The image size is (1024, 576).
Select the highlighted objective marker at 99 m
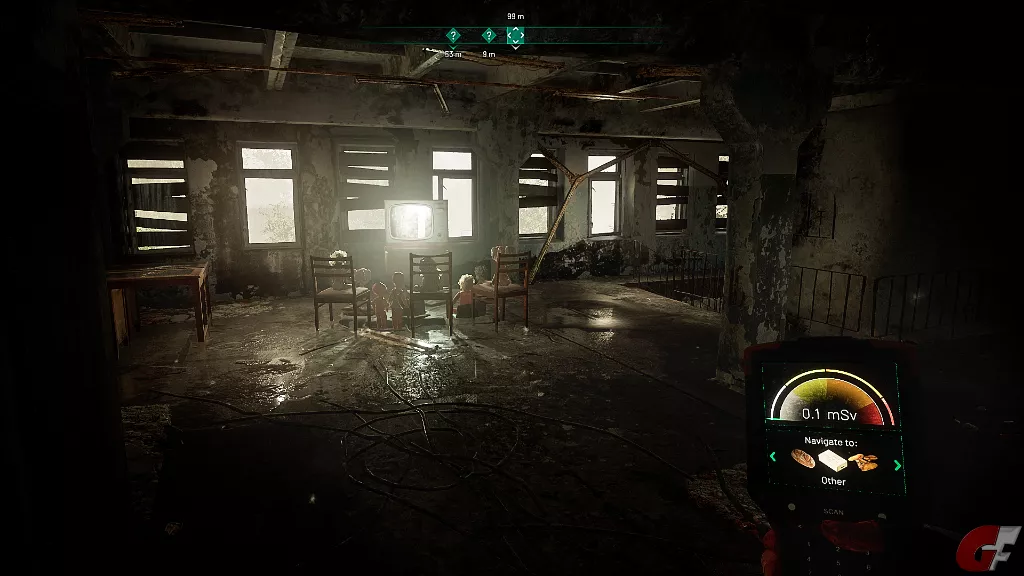click(x=516, y=35)
